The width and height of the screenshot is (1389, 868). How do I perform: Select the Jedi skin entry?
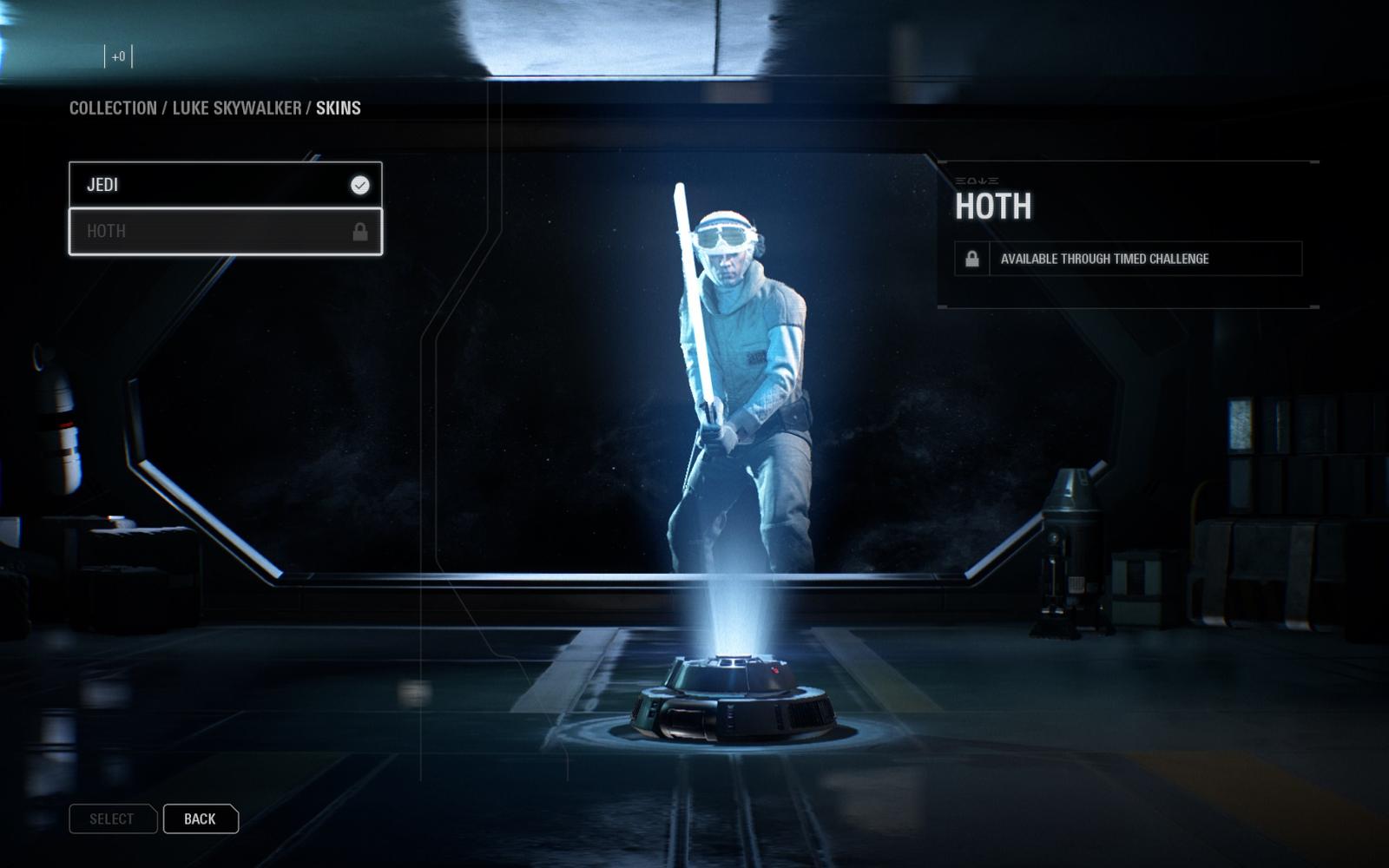[225, 185]
